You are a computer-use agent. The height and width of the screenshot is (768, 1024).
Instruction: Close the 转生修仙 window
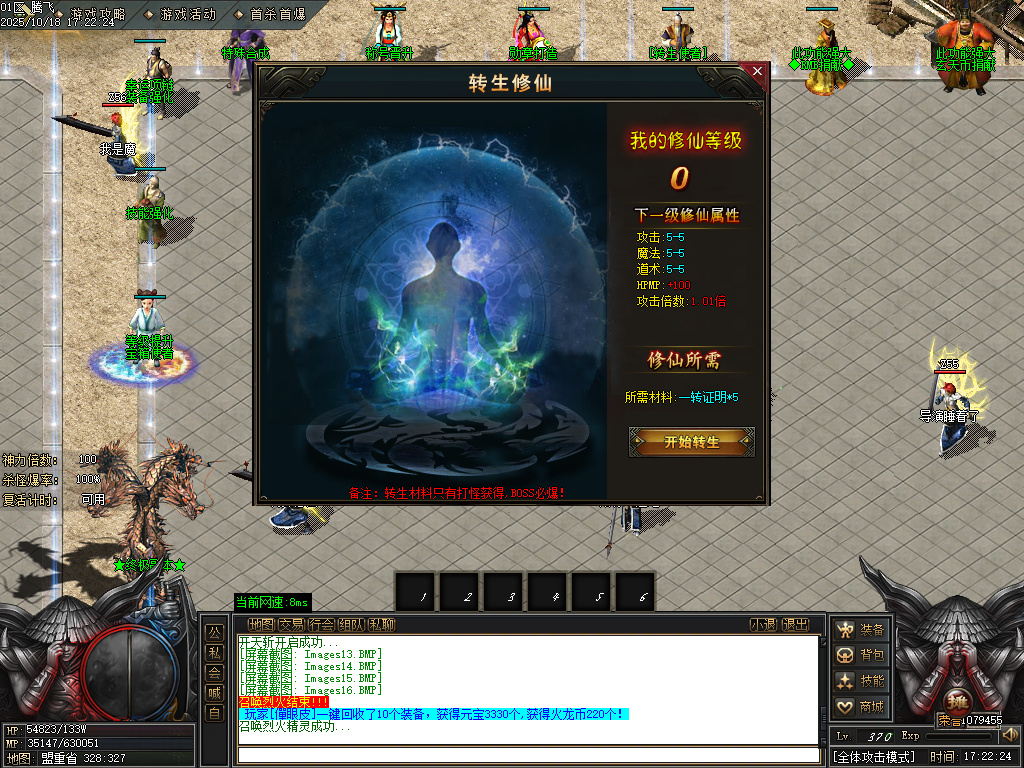757,72
